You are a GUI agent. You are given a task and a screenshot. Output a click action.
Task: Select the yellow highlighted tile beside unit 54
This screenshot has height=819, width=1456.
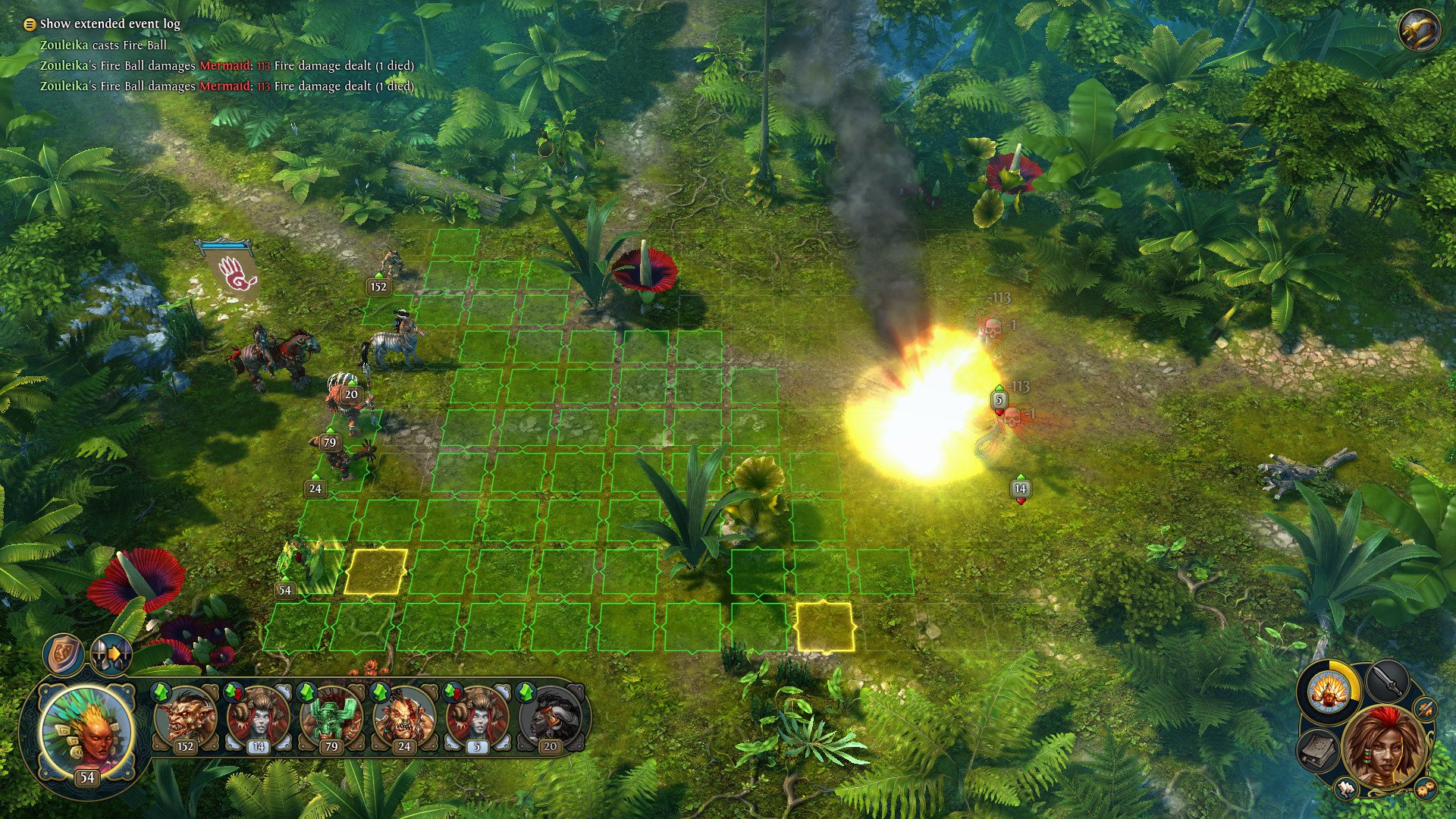click(x=376, y=571)
